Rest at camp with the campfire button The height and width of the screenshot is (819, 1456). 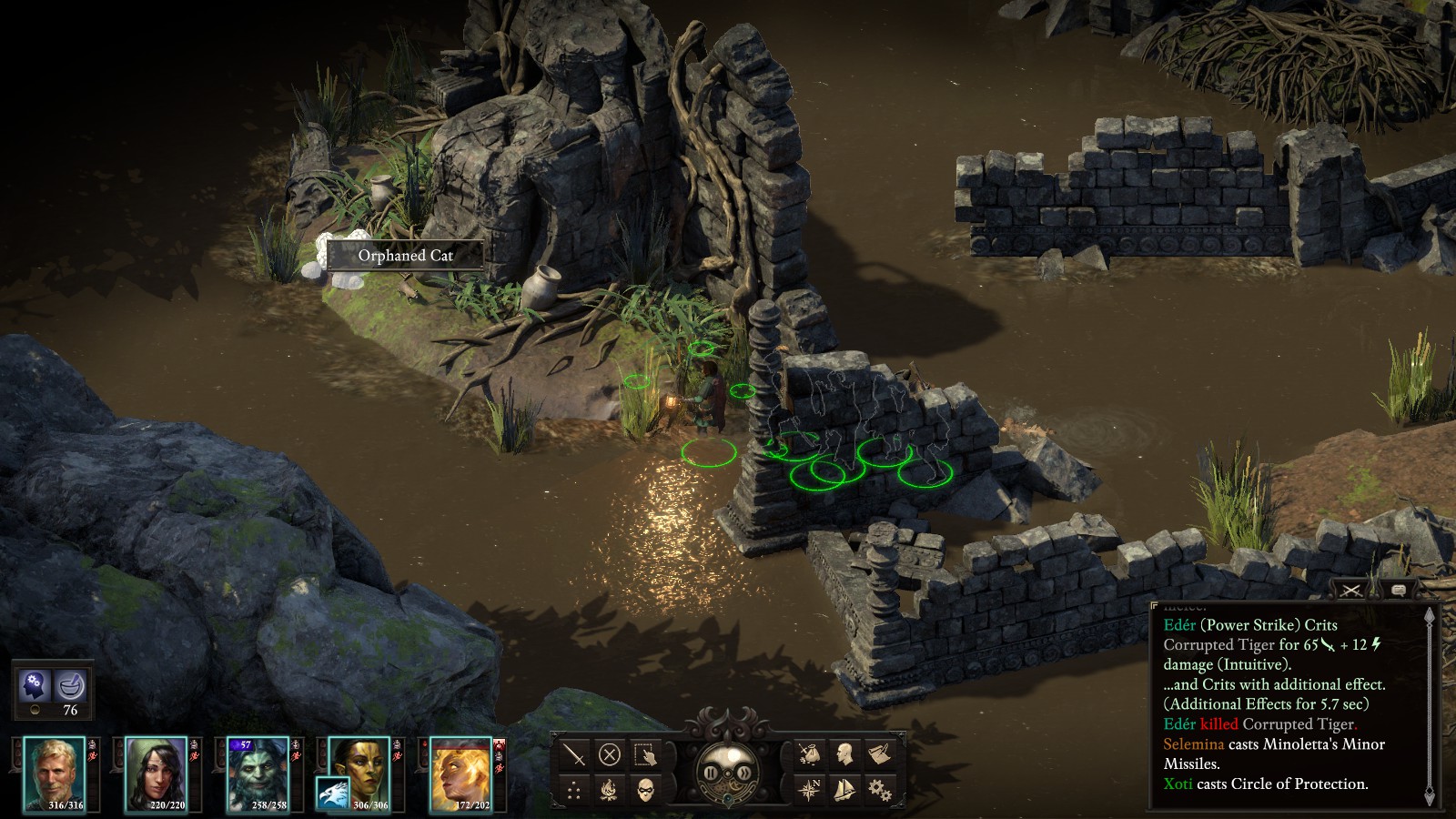point(610,789)
